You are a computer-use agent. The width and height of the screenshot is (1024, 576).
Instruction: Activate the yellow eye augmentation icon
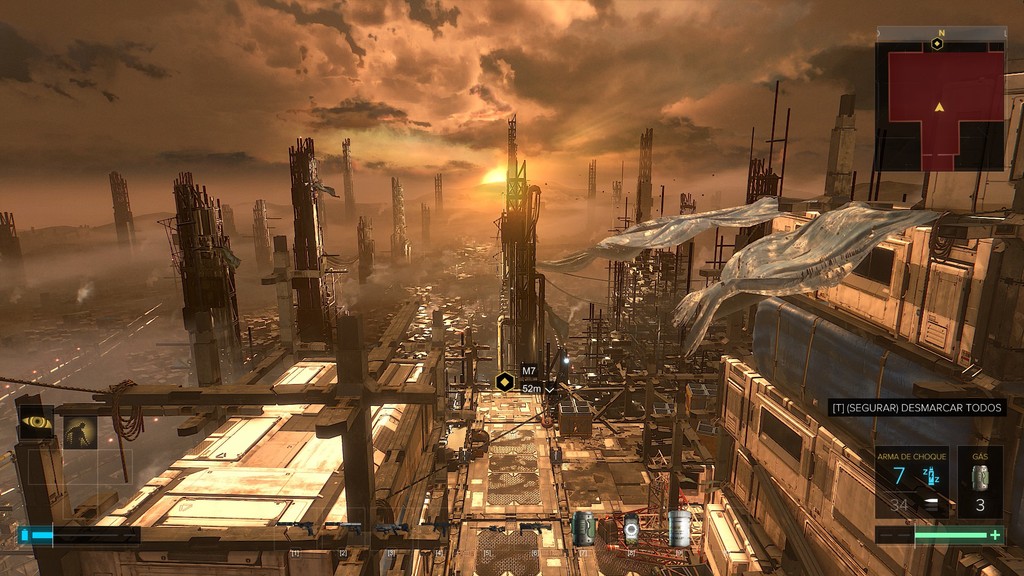coord(37,423)
